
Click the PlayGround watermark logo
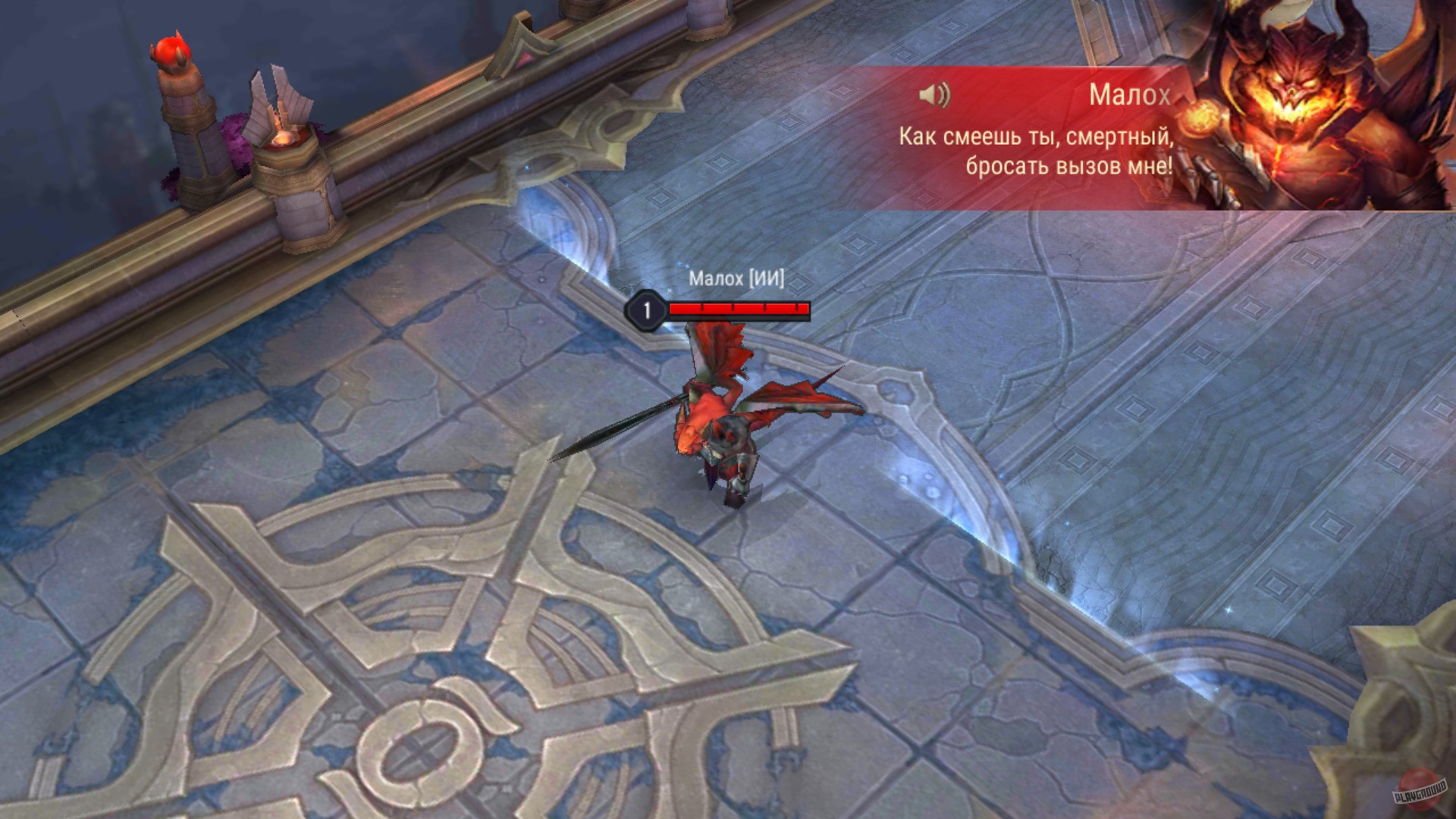1421,790
